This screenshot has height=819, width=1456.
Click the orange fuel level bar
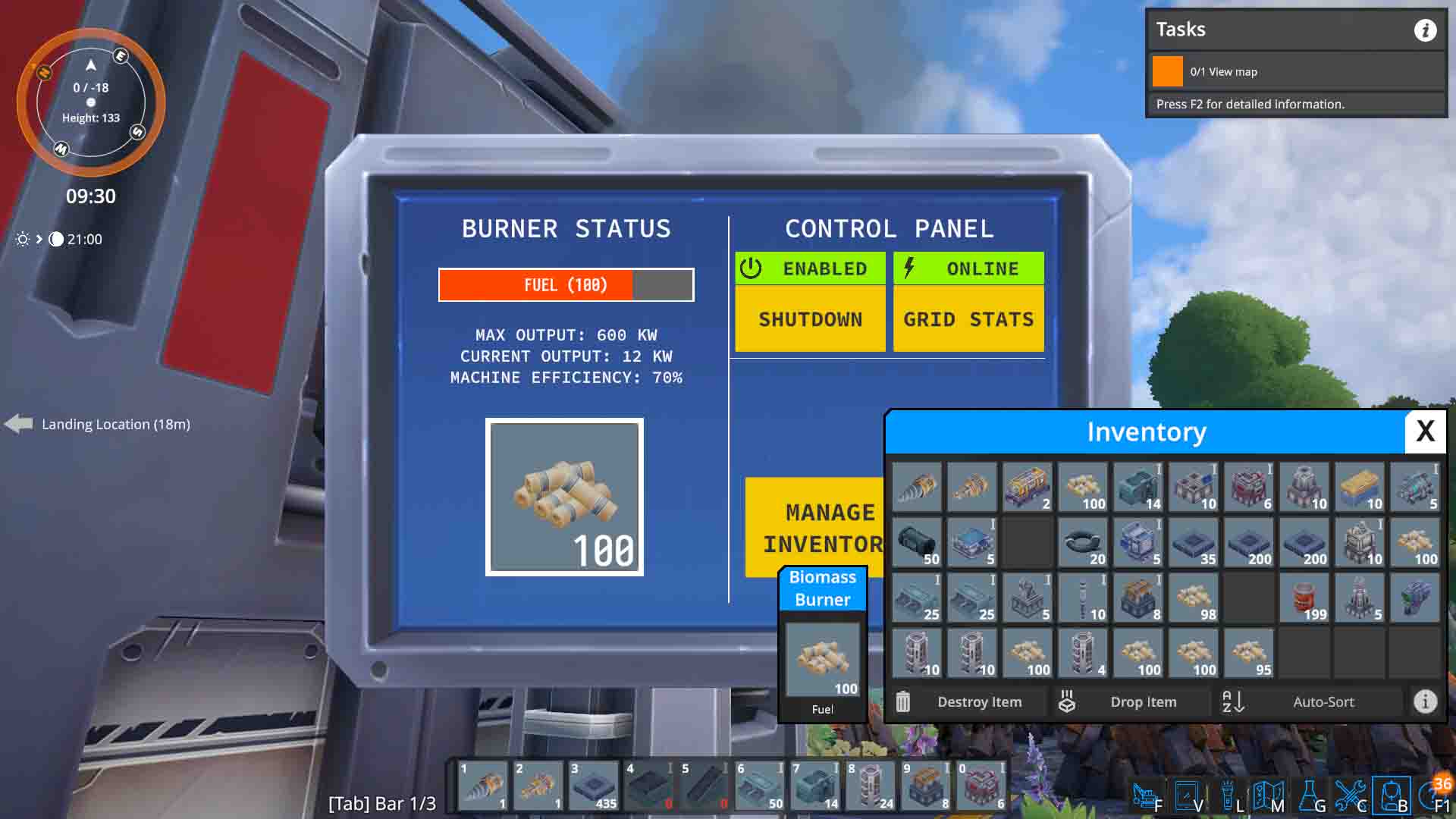tap(535, 284)
